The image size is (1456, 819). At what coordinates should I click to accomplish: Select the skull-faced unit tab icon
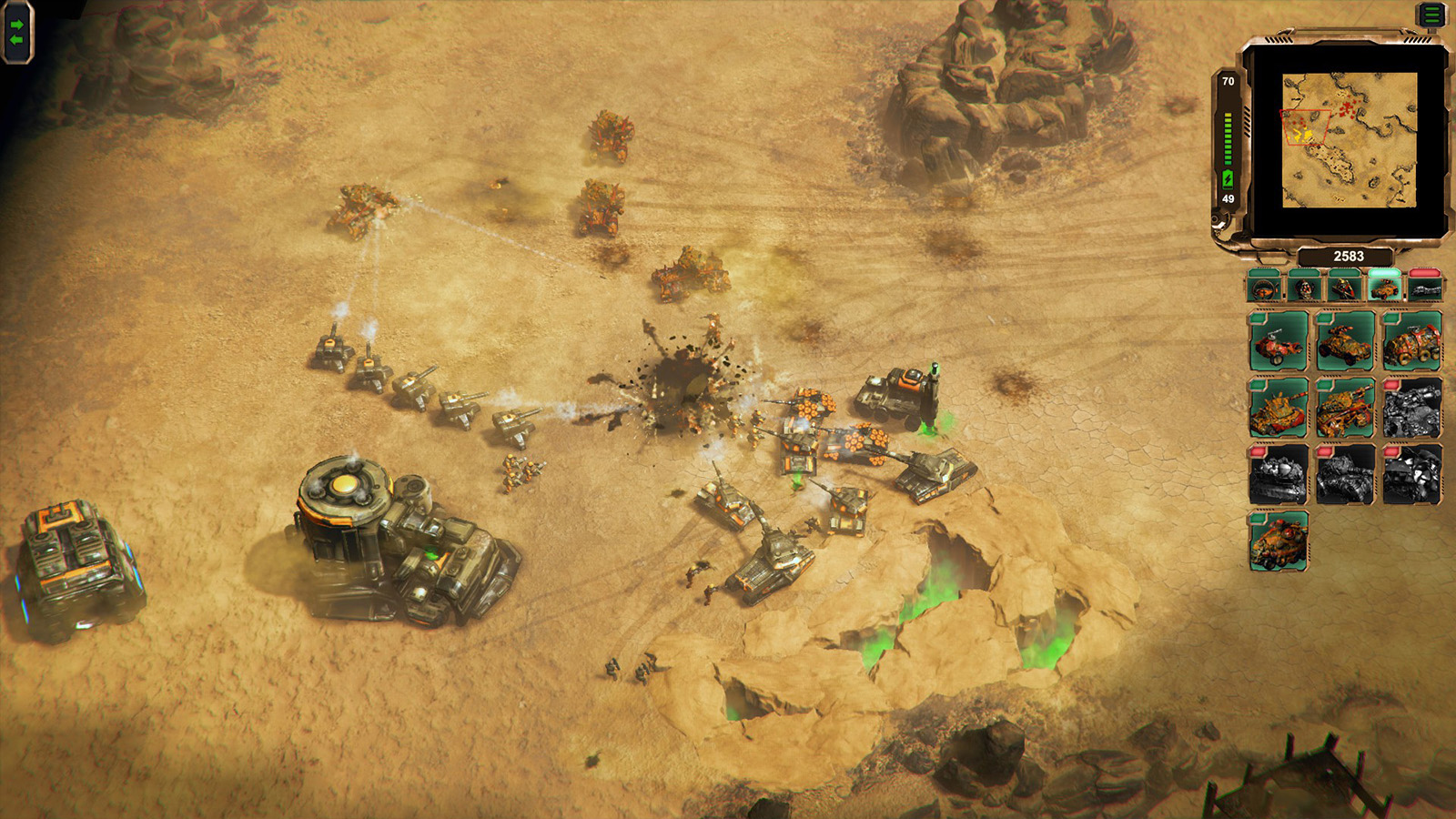[x=1305, y=289]
